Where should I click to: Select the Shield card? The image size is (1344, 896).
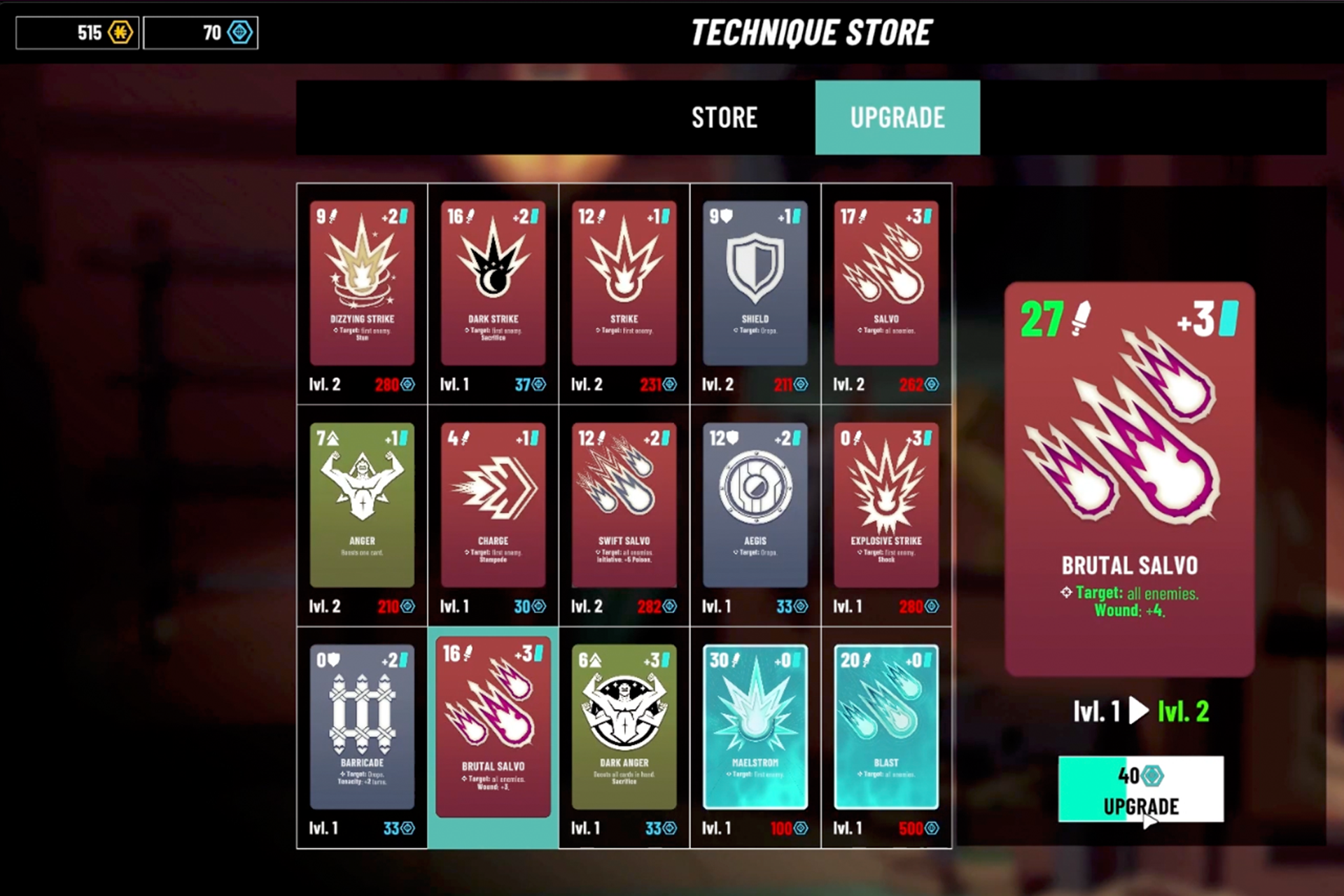tap(755, 283)
